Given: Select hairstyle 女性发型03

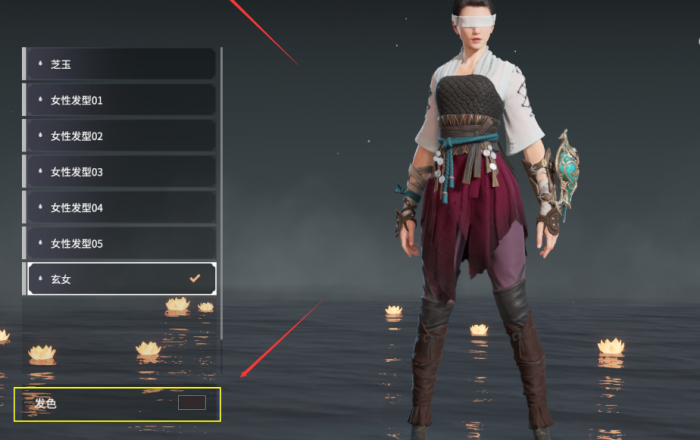Looking at the screenshot, I should [119, 172].
